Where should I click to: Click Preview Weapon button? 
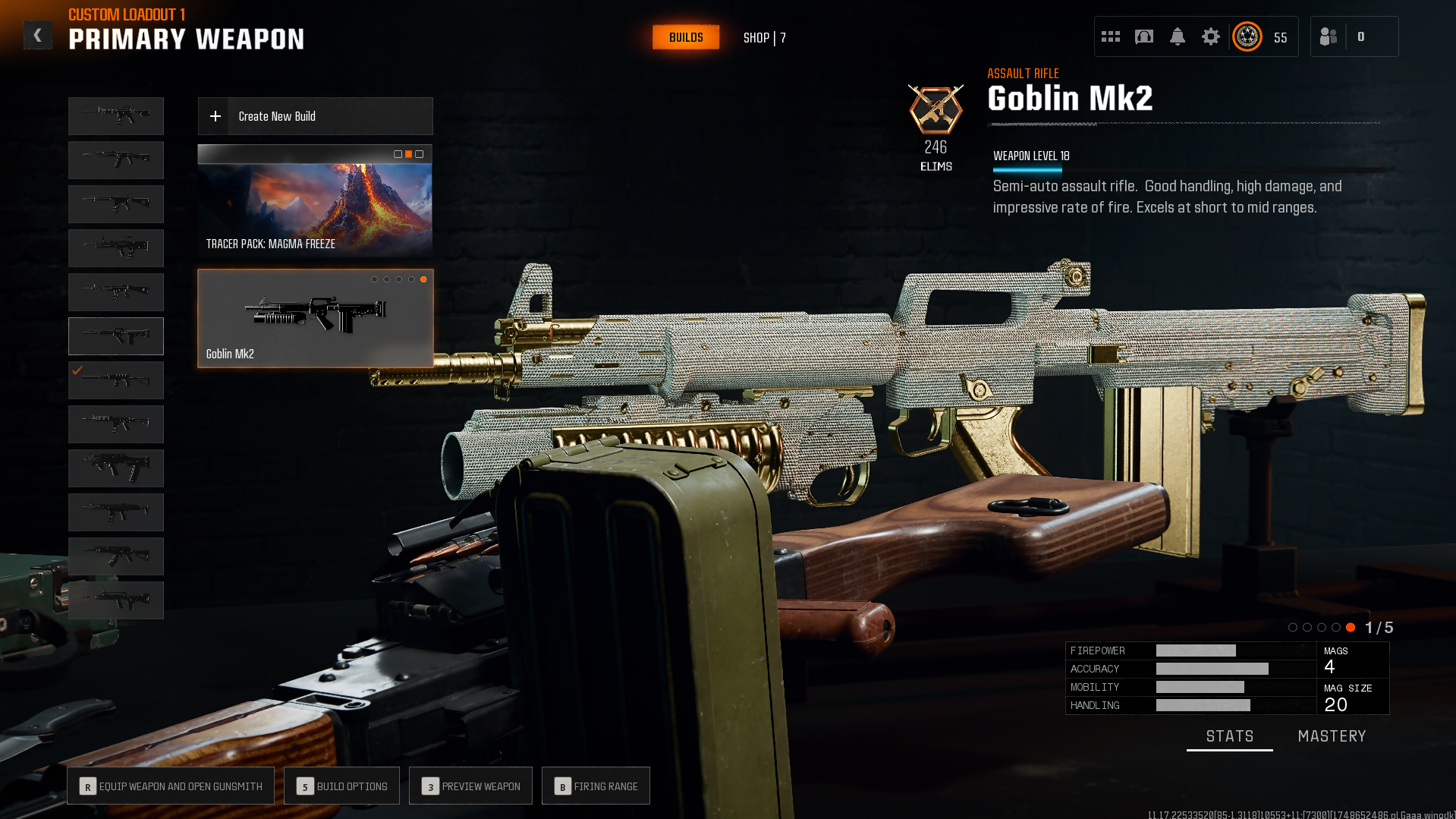tap(470, 786)
